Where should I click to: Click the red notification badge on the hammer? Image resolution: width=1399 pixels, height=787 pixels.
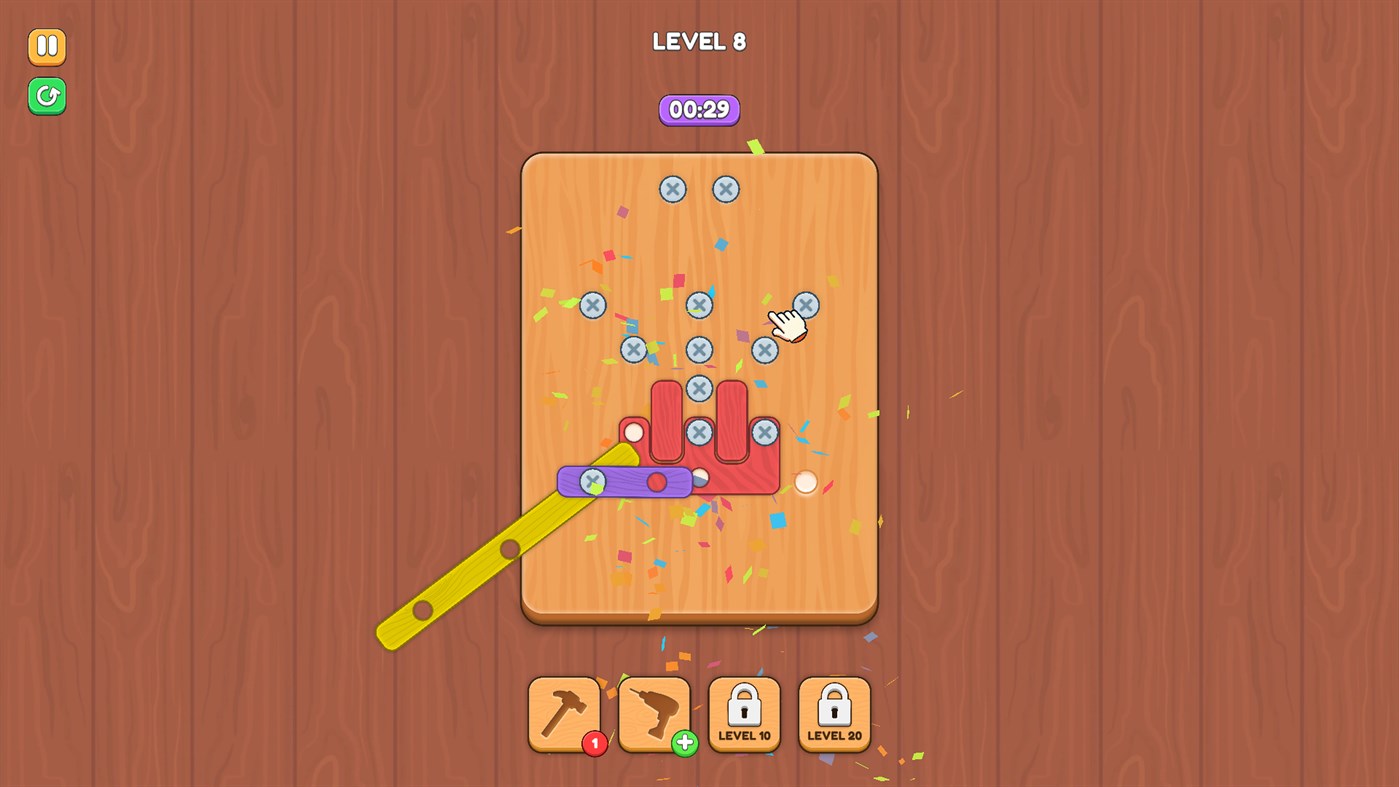pos(595,744)
